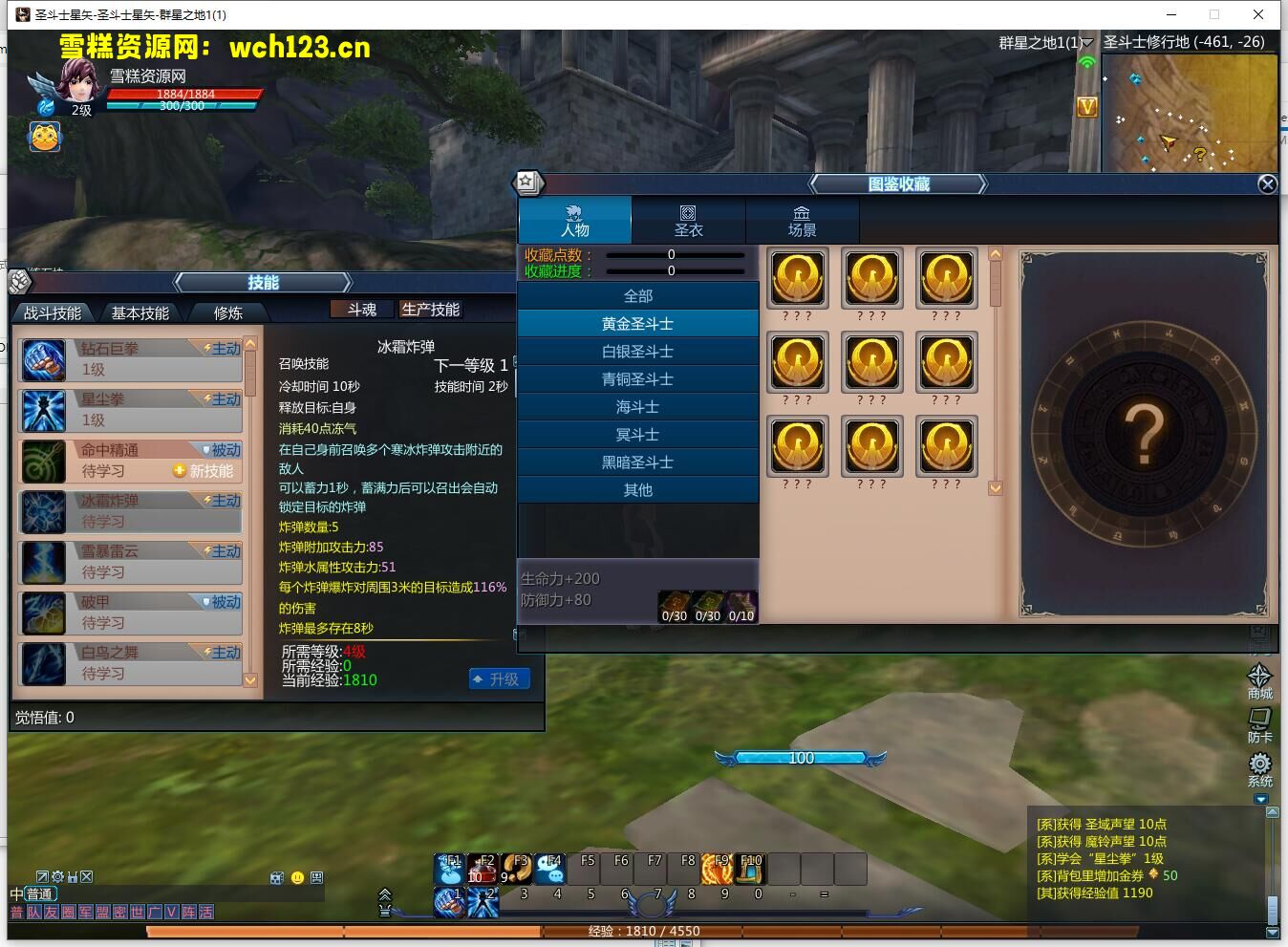Viewport: 1288px width, 947px height.
Task: Click the 系统 gear icon on right side
Action: (x=1260, y=764)
